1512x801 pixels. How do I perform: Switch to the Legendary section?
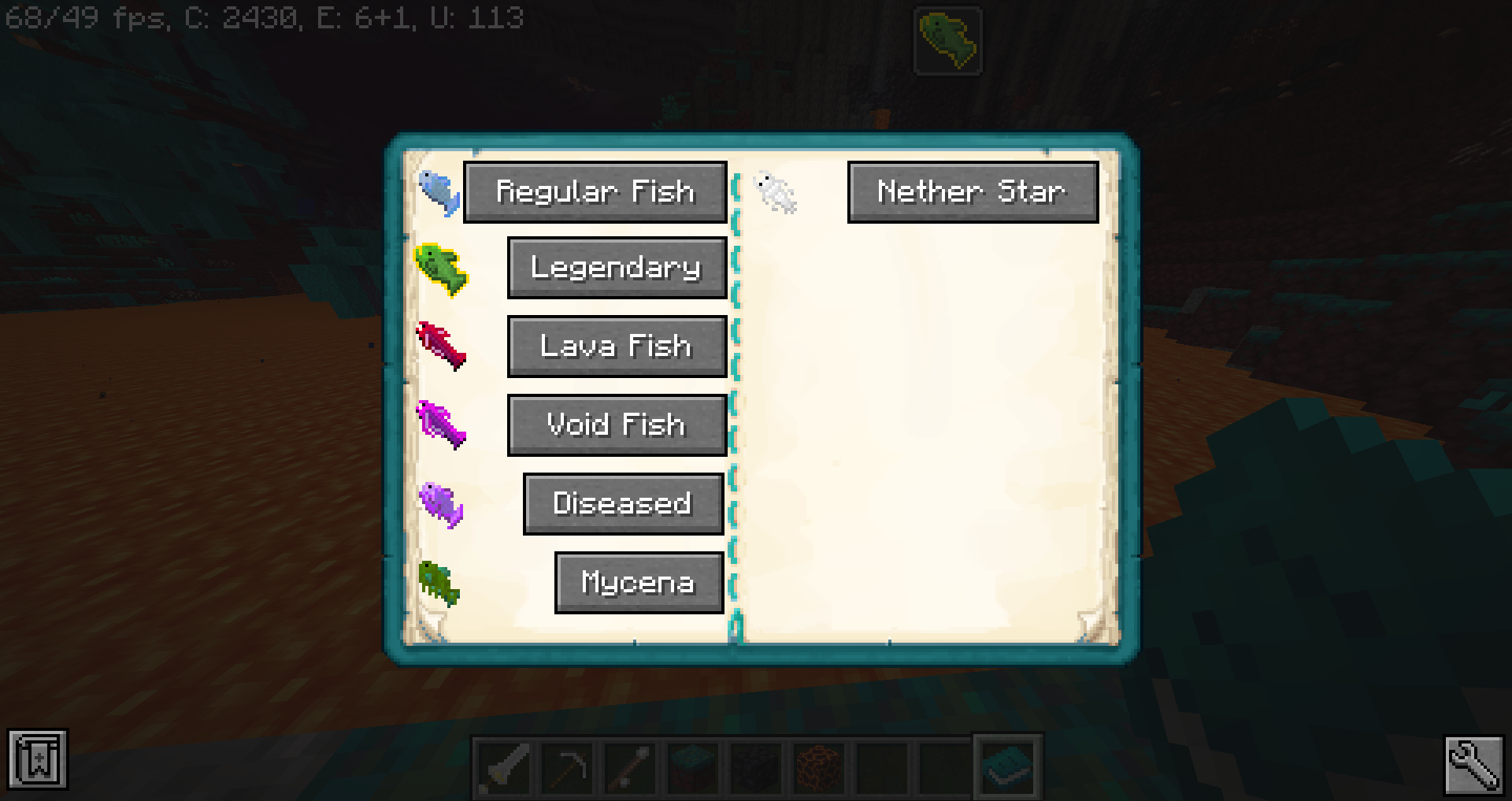(x=617, y=269)
